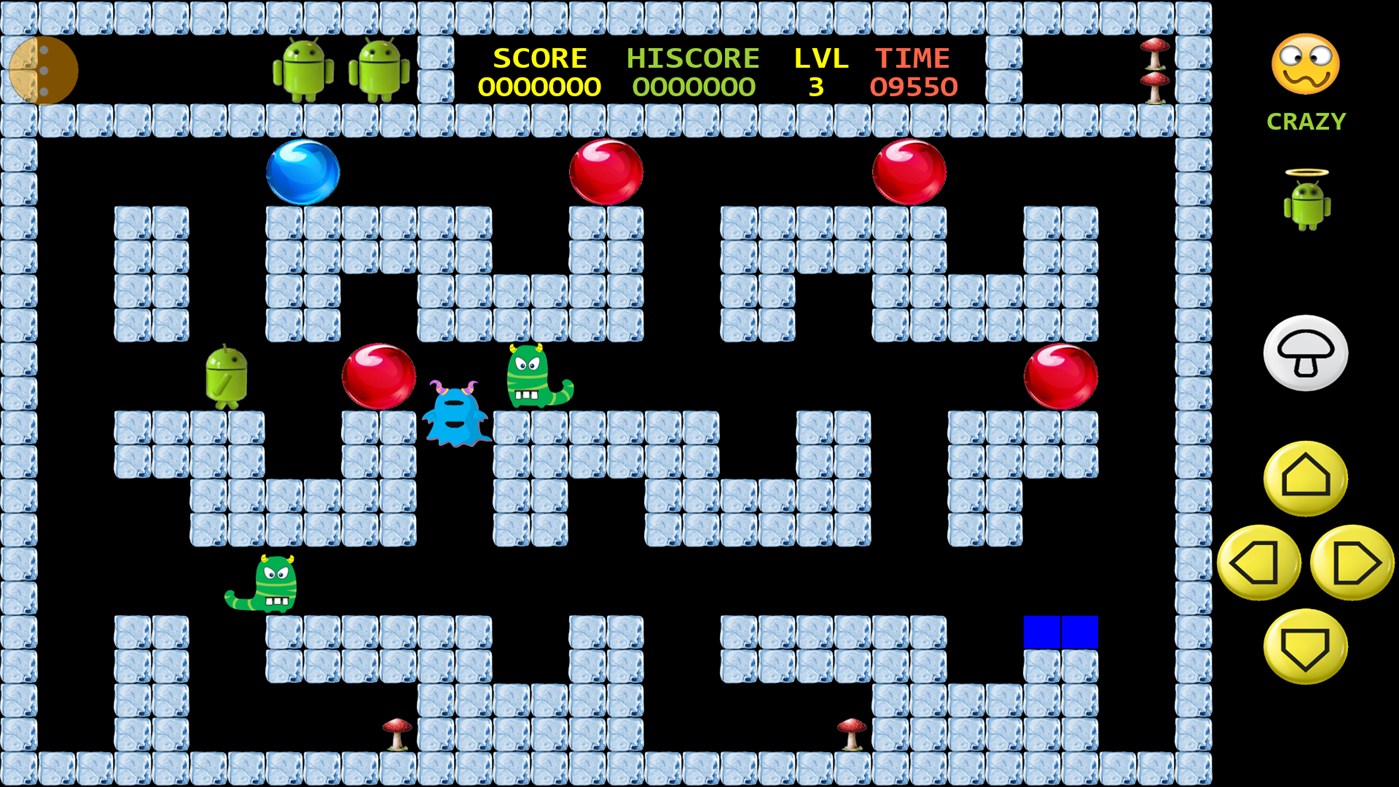Click the red ball beside the player
Screen dimensions: 1399x787
click(380, 375)
